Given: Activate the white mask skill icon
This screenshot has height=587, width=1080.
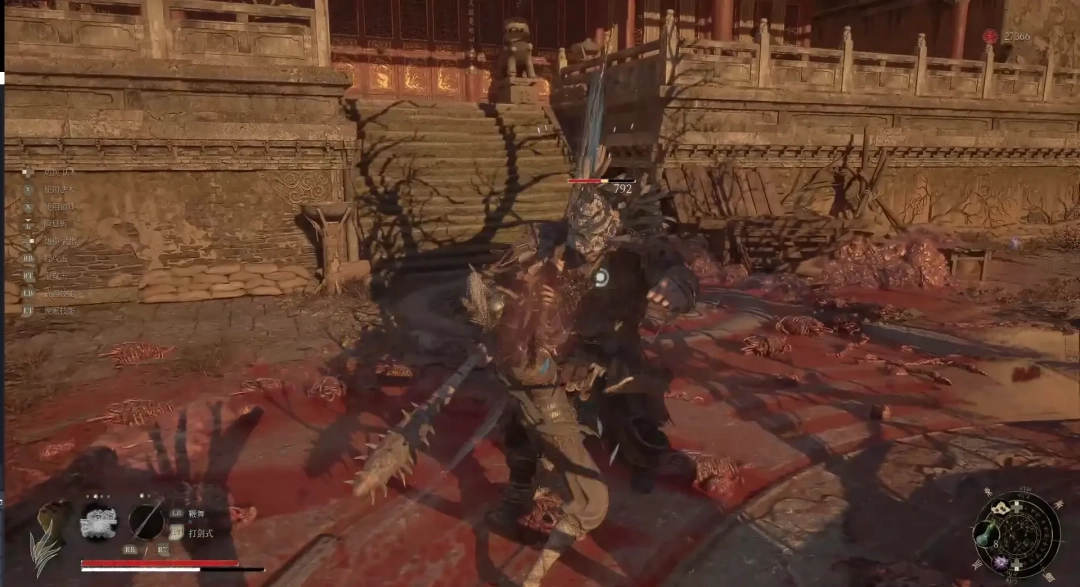Looking at the screenshot, I should pos(98,520).
